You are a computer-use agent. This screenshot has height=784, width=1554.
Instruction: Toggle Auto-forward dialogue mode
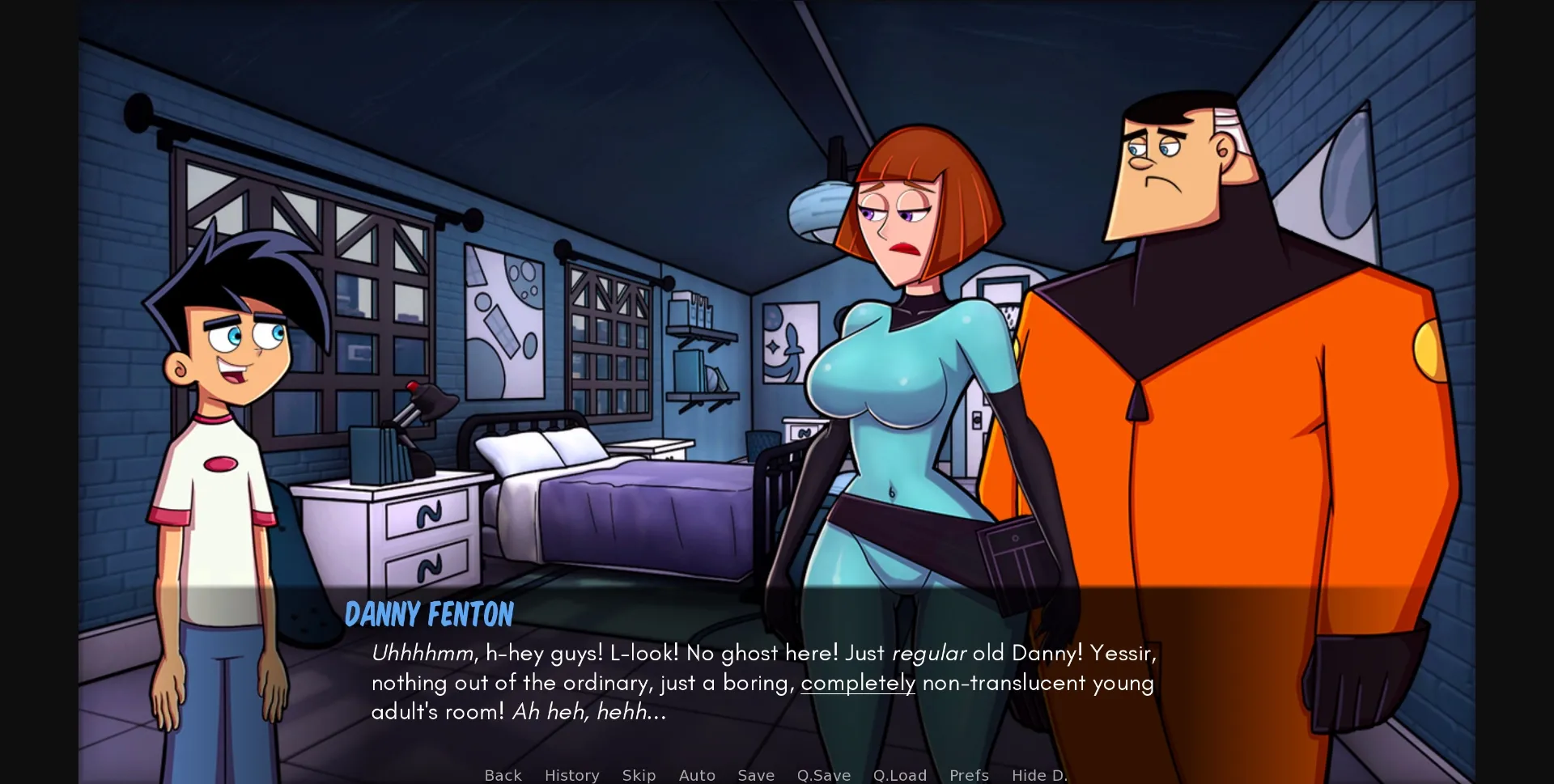(x=696, y=775)
